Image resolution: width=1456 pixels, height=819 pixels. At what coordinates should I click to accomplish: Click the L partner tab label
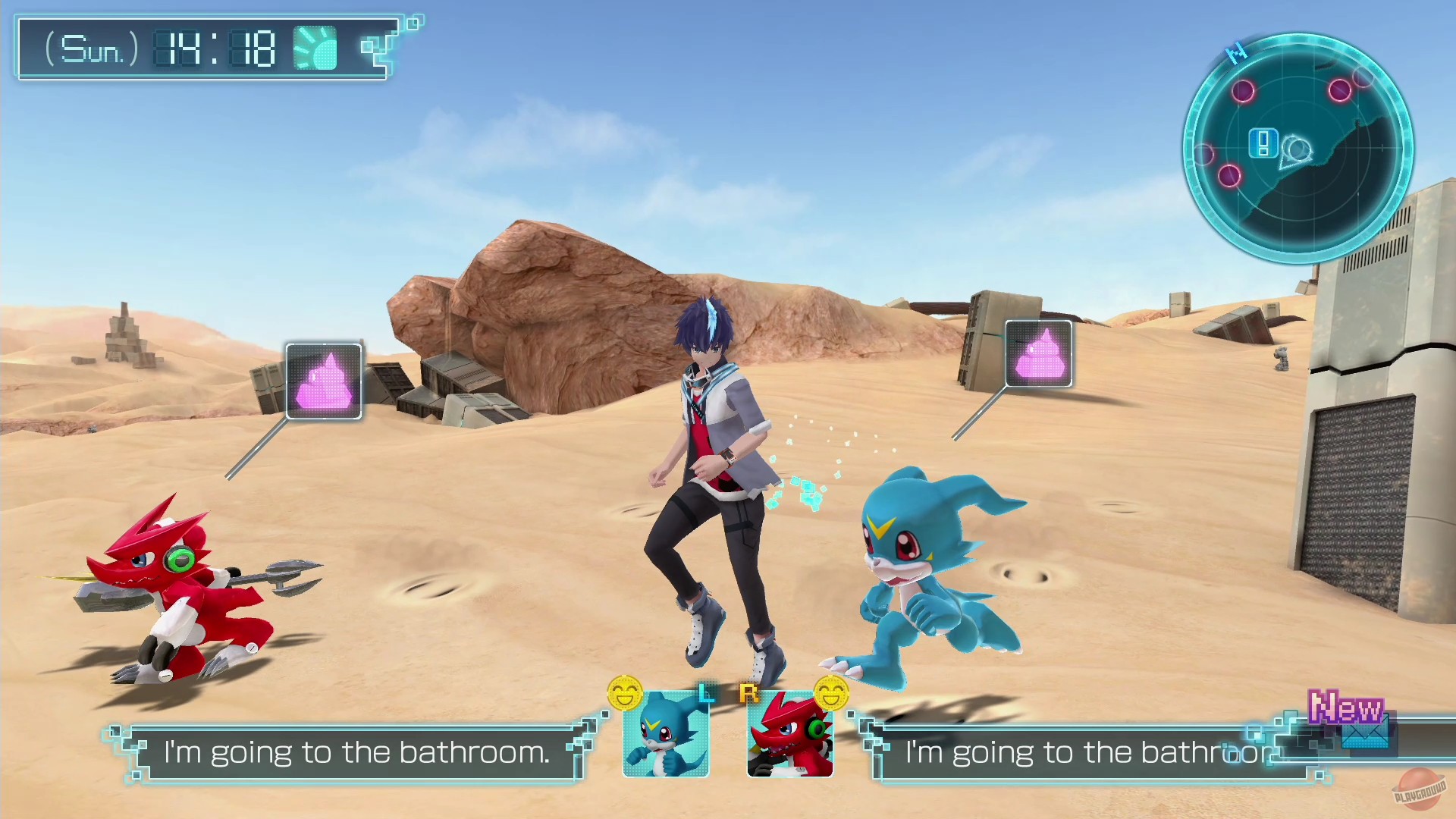[x=708, y=692]
